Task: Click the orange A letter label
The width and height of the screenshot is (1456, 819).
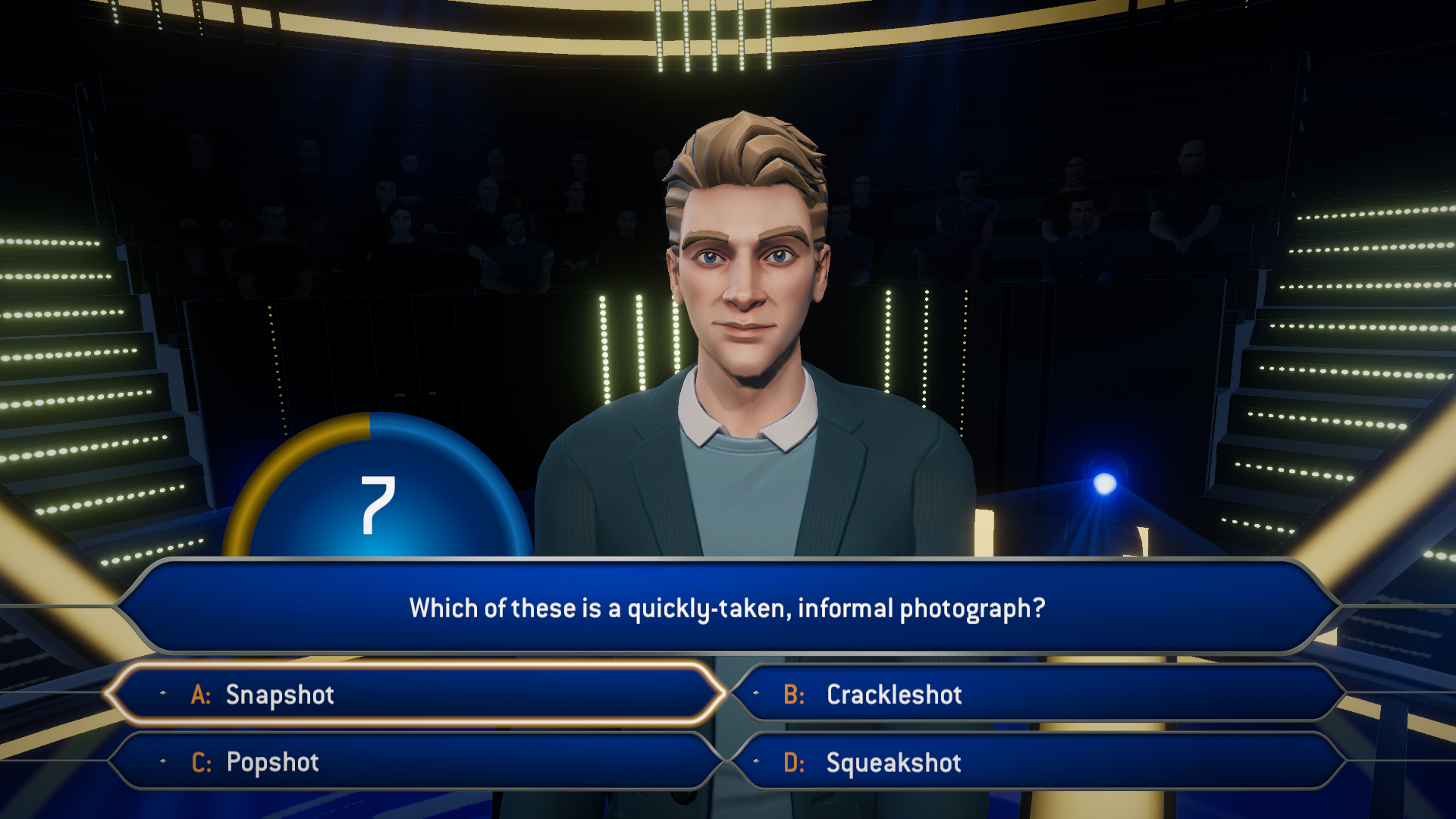Action: click(x=201, y=695)
